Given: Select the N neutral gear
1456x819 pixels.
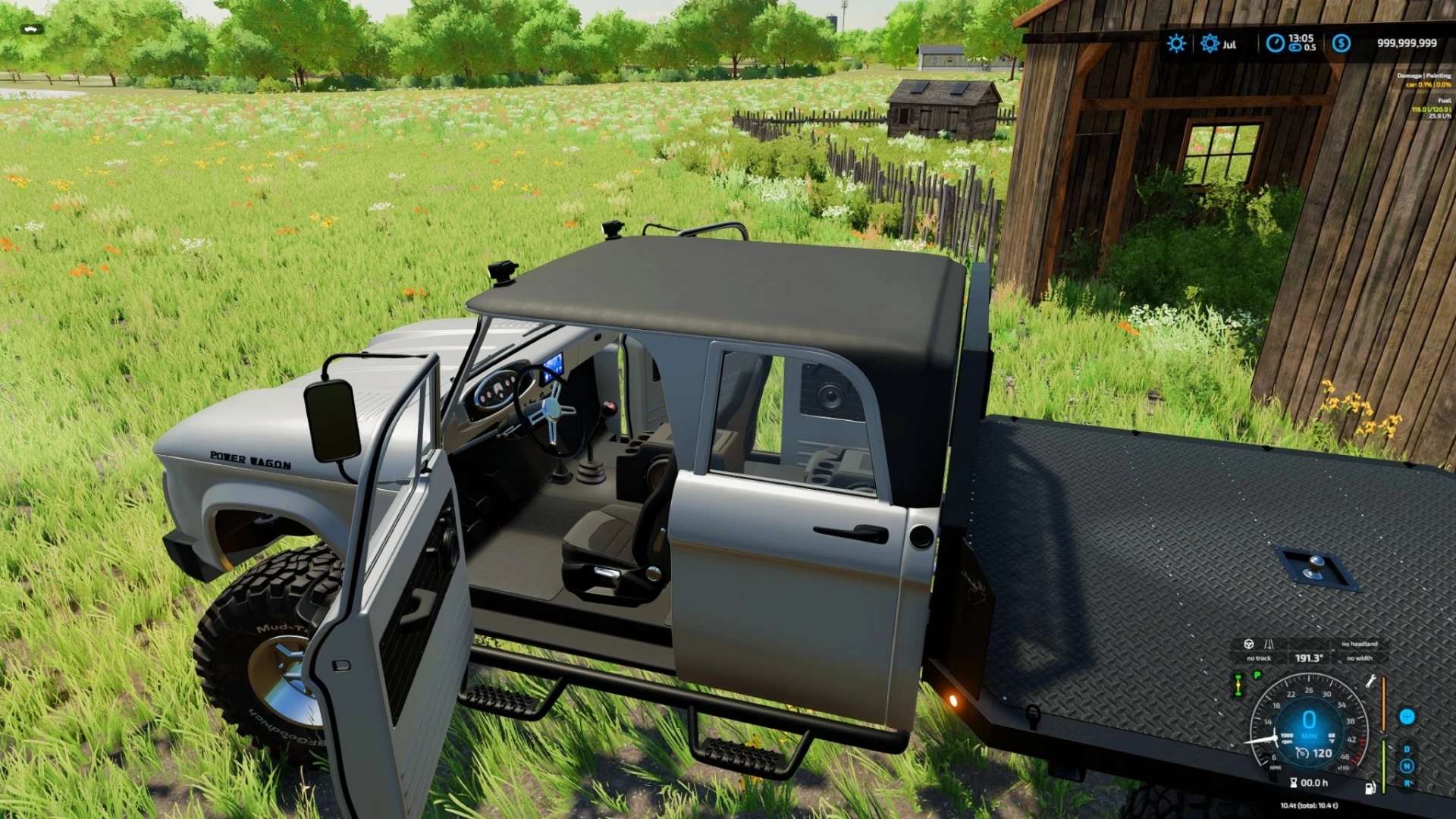Looking at the screenshot, I should point(1407,766).
